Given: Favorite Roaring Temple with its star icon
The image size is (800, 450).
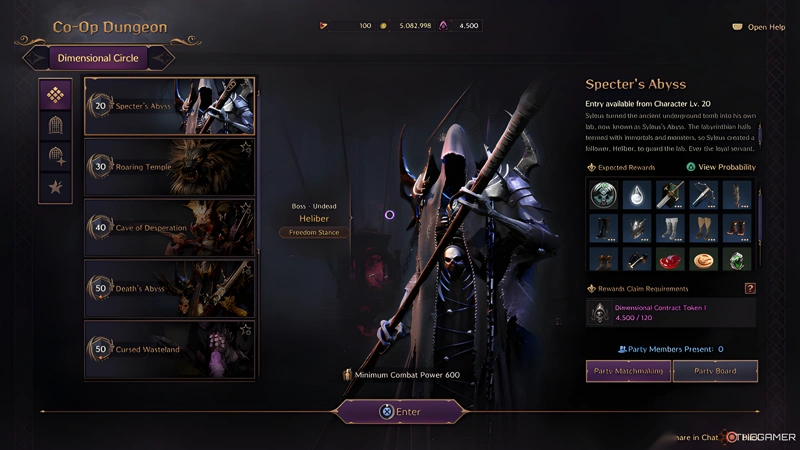Looking at the screenshot, I should pos(246,147).
